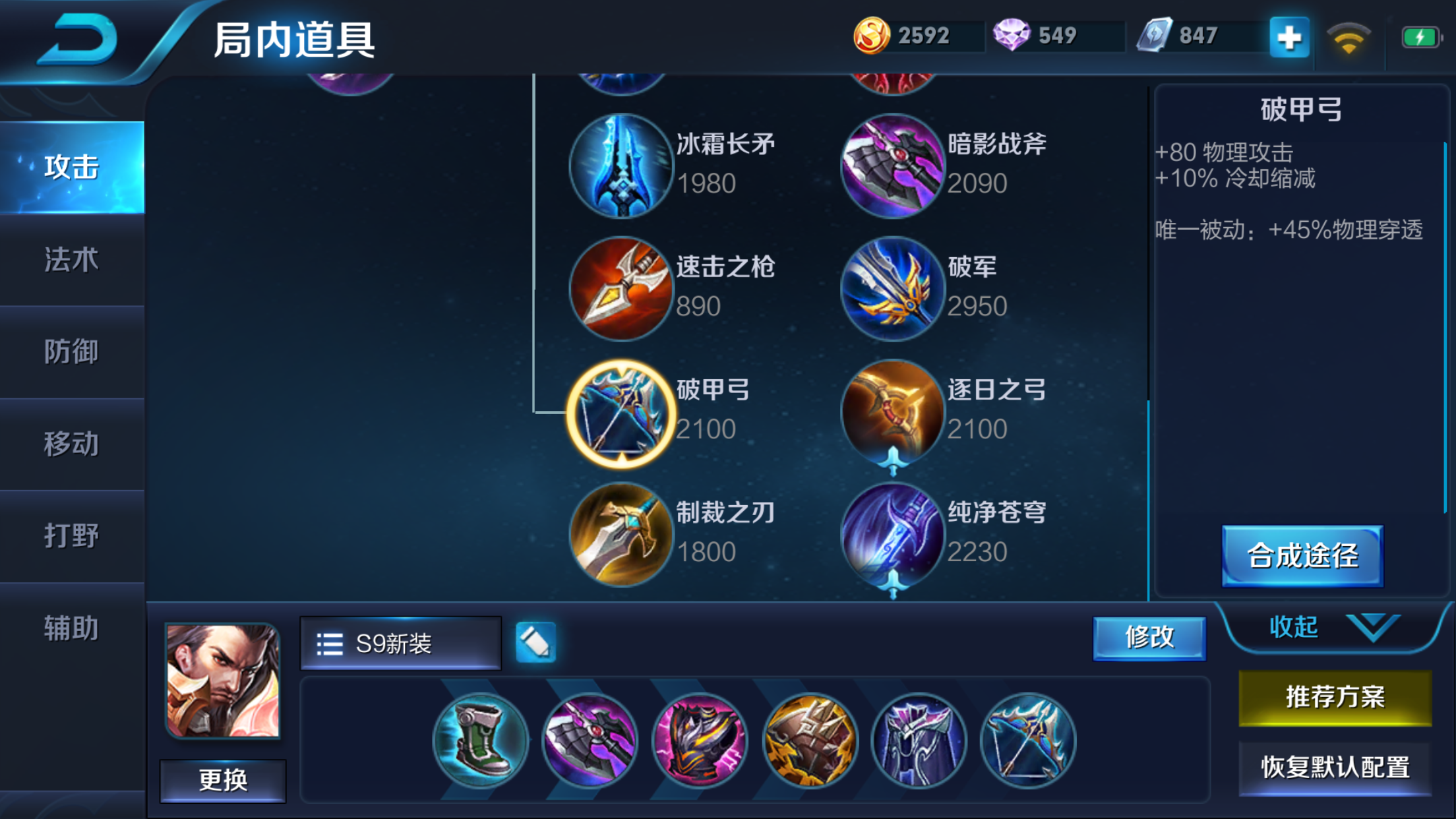Expand the 合成途径 crafting path
This screenshot has height=819, width=1456.
pos(1302,556)
